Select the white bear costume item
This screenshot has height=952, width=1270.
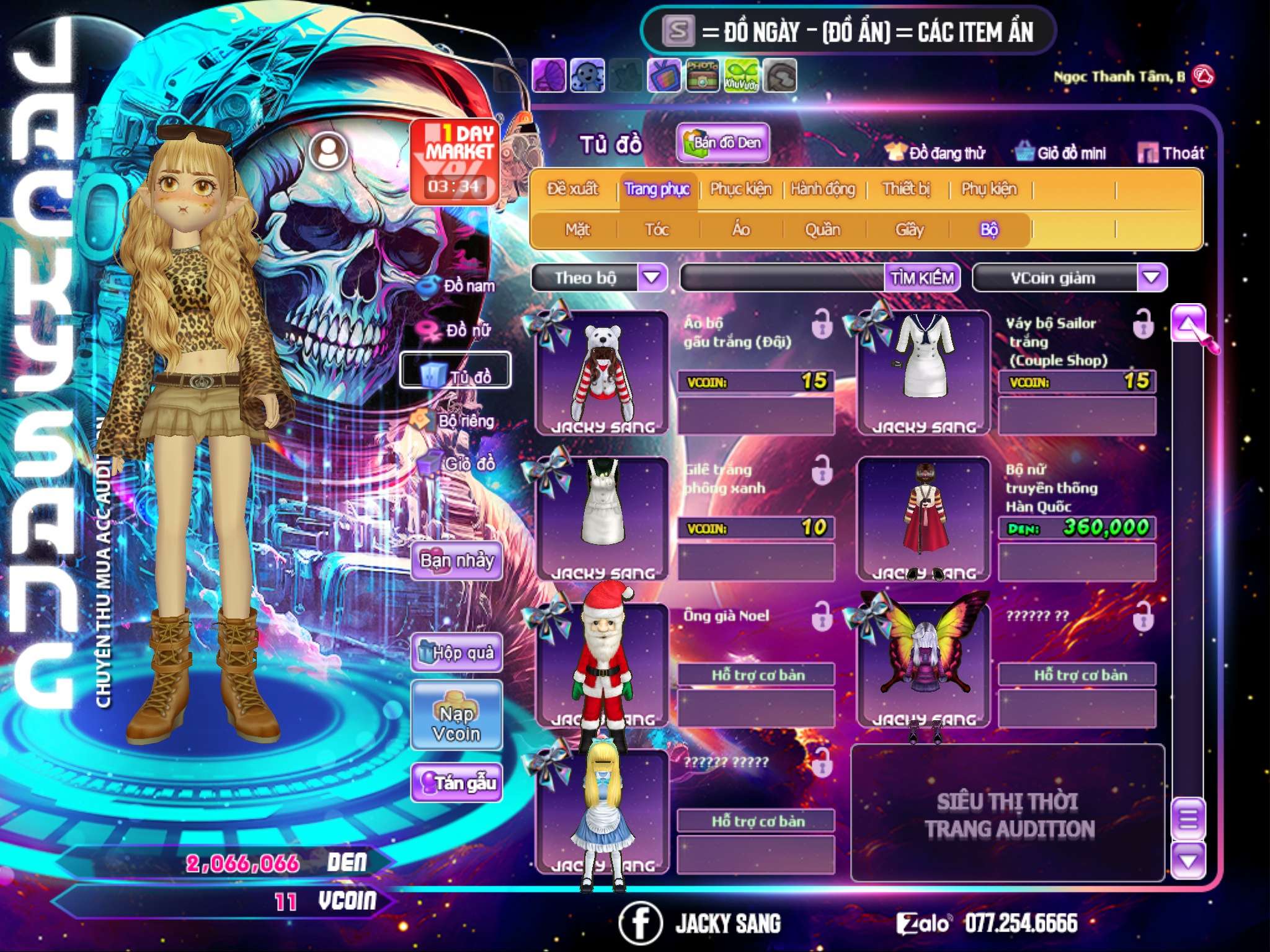click(602, 372)
